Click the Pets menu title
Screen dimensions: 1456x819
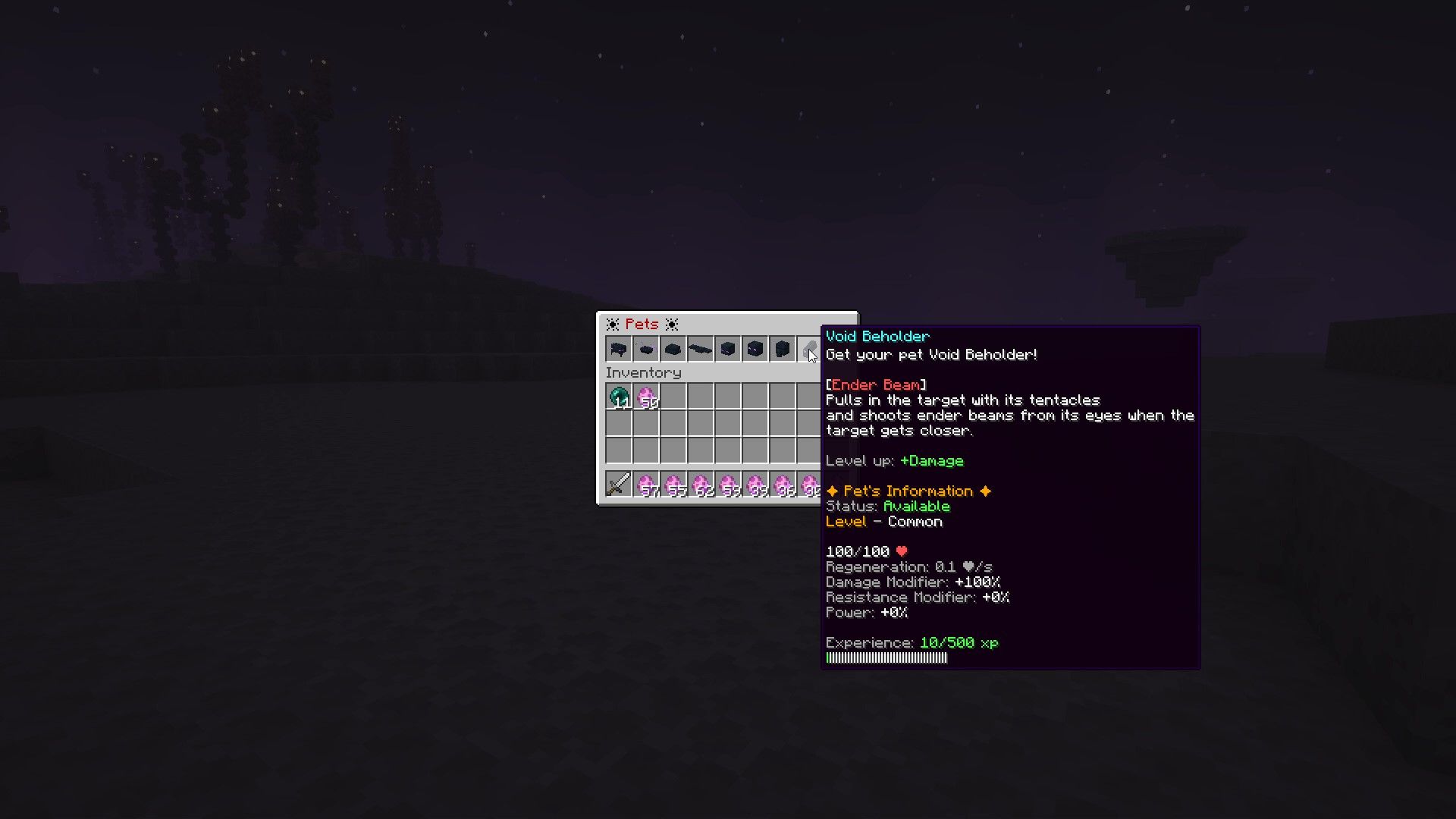[x=642, y=324]
